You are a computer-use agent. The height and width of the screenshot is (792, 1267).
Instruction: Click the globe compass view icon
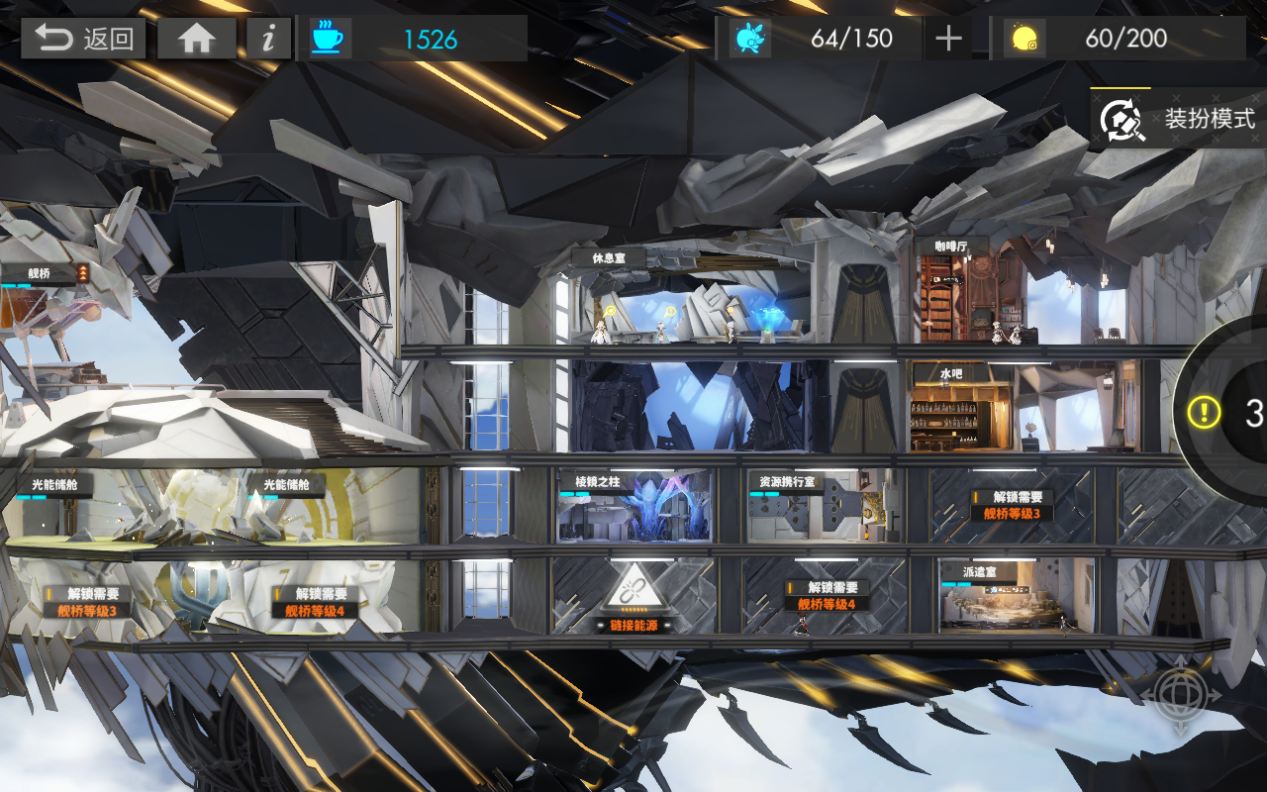pyautogui.click(x=1187, y=695)
